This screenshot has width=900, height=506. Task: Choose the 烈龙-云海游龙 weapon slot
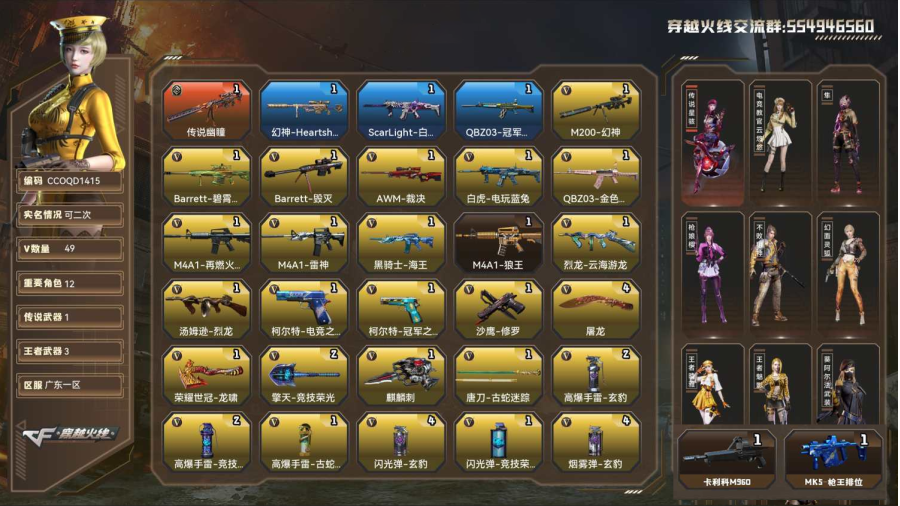click(596, 243)
